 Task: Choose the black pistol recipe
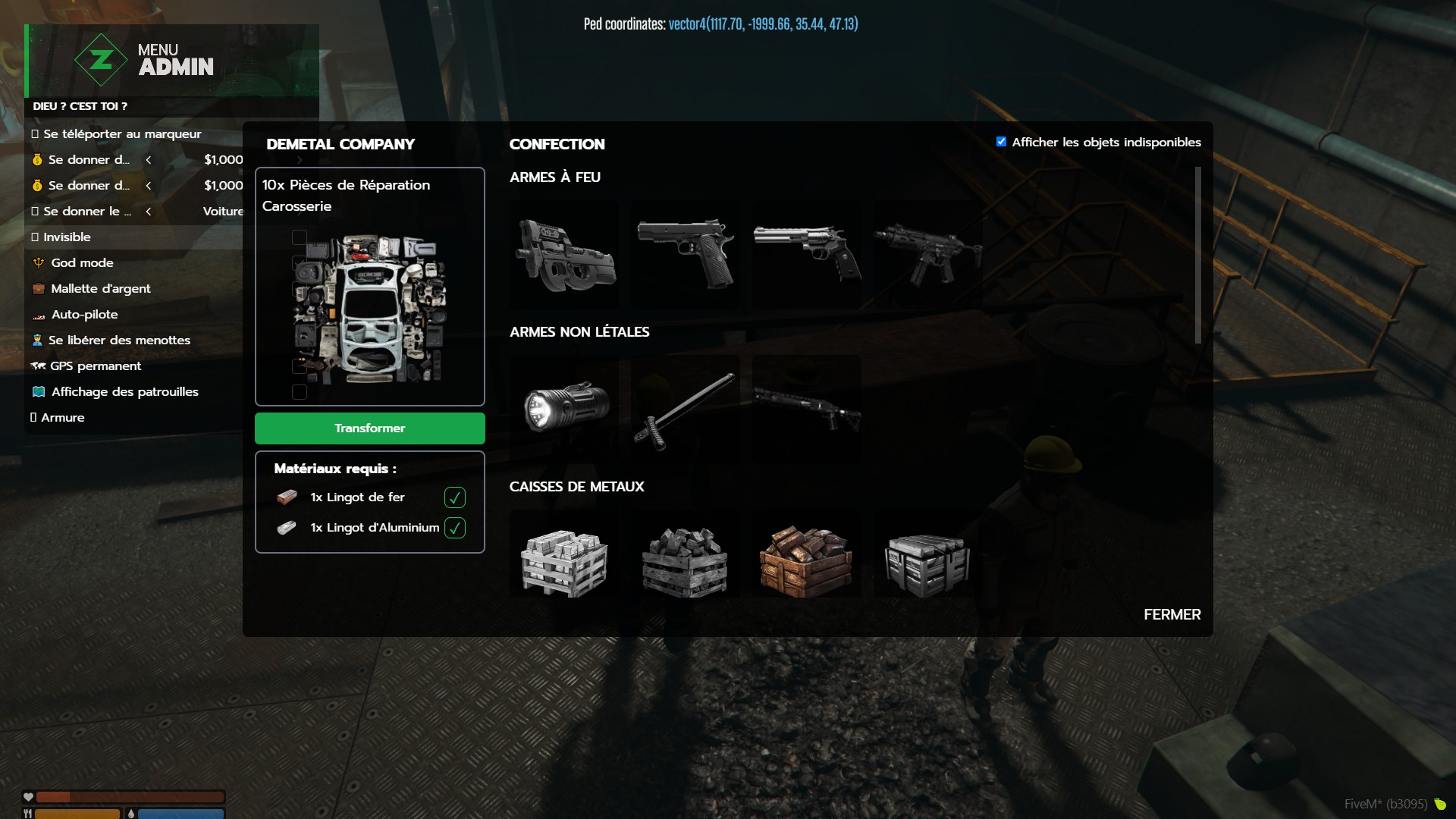click(686, 255)
